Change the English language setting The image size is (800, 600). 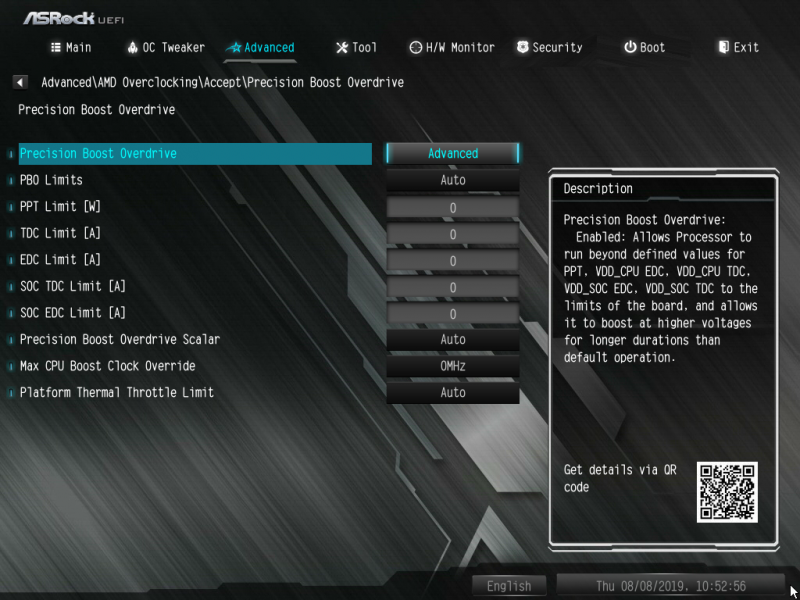click(x=509, y=586)
